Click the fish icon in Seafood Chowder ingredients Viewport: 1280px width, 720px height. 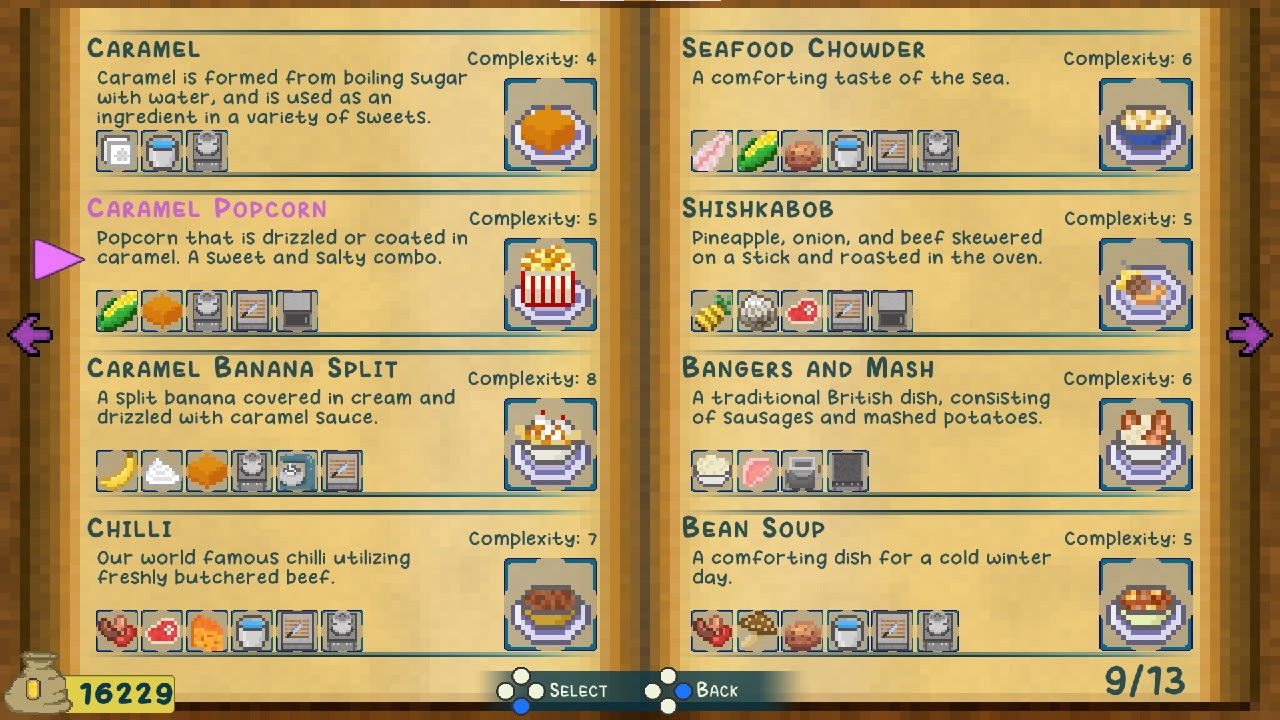(710, 150)
